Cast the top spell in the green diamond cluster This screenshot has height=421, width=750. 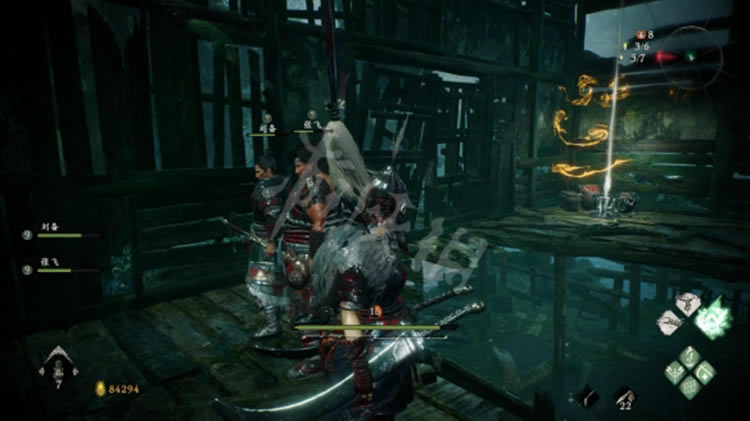pyautogui.click(x=691, y=356)
